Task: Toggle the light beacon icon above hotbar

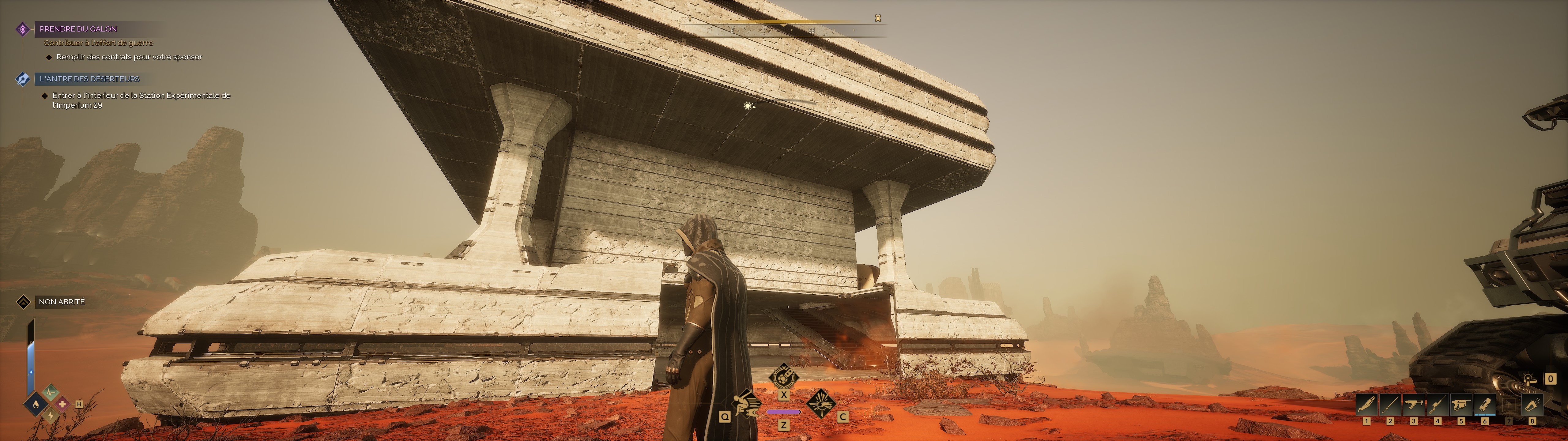Action: [1530, 379]
